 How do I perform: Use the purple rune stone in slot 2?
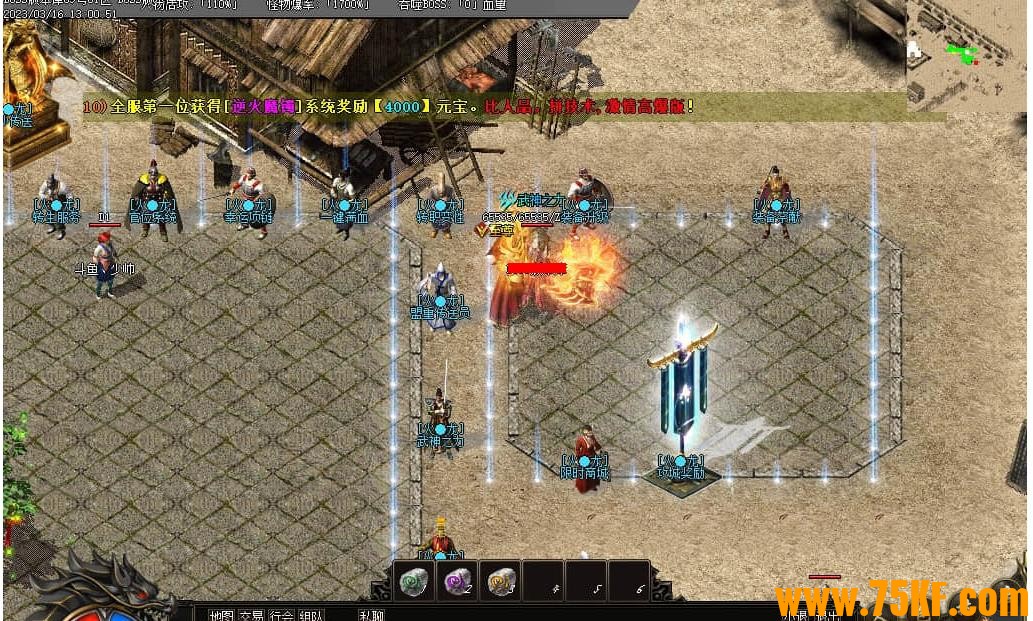coord(458,581)
